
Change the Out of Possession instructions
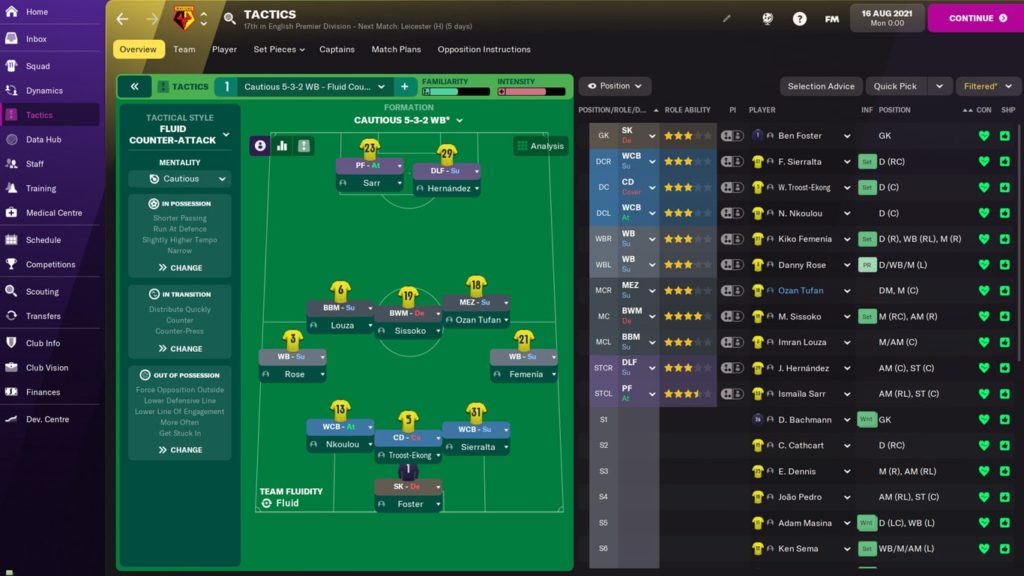coord(180,450)
